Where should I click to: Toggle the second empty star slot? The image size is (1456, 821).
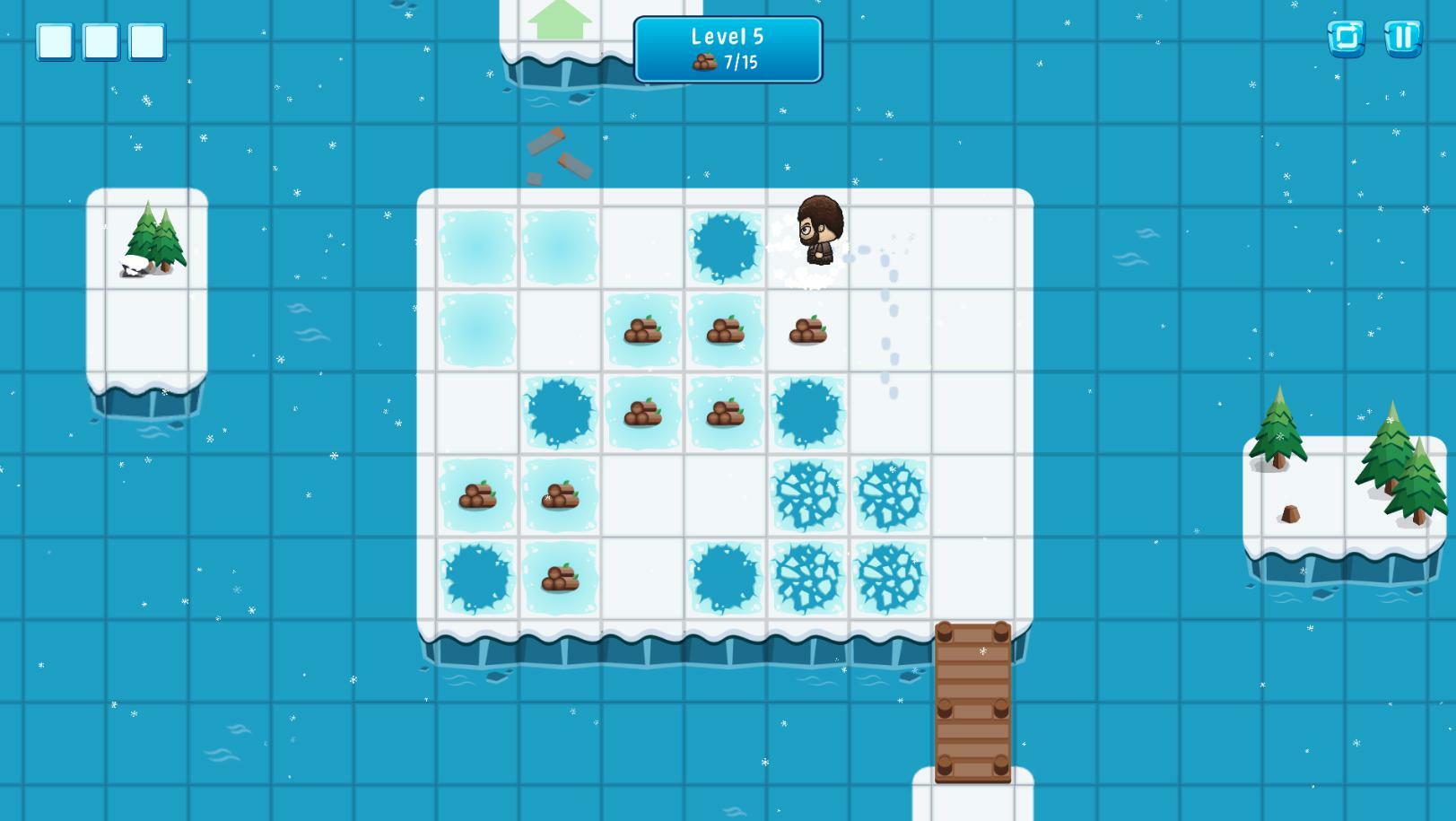coord(101,40)
